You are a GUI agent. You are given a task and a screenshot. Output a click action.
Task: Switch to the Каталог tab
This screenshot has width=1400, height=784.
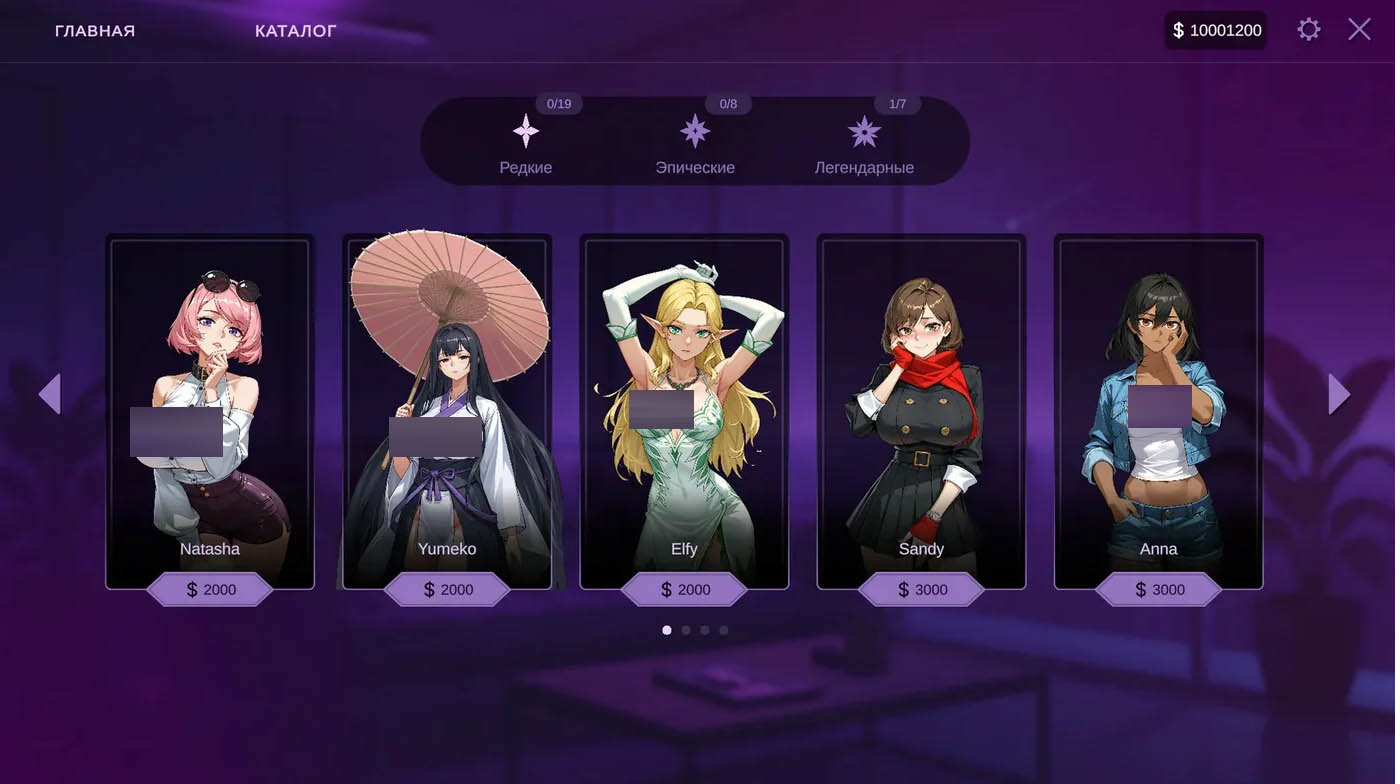pyautogui.click(x=295, y=31)
